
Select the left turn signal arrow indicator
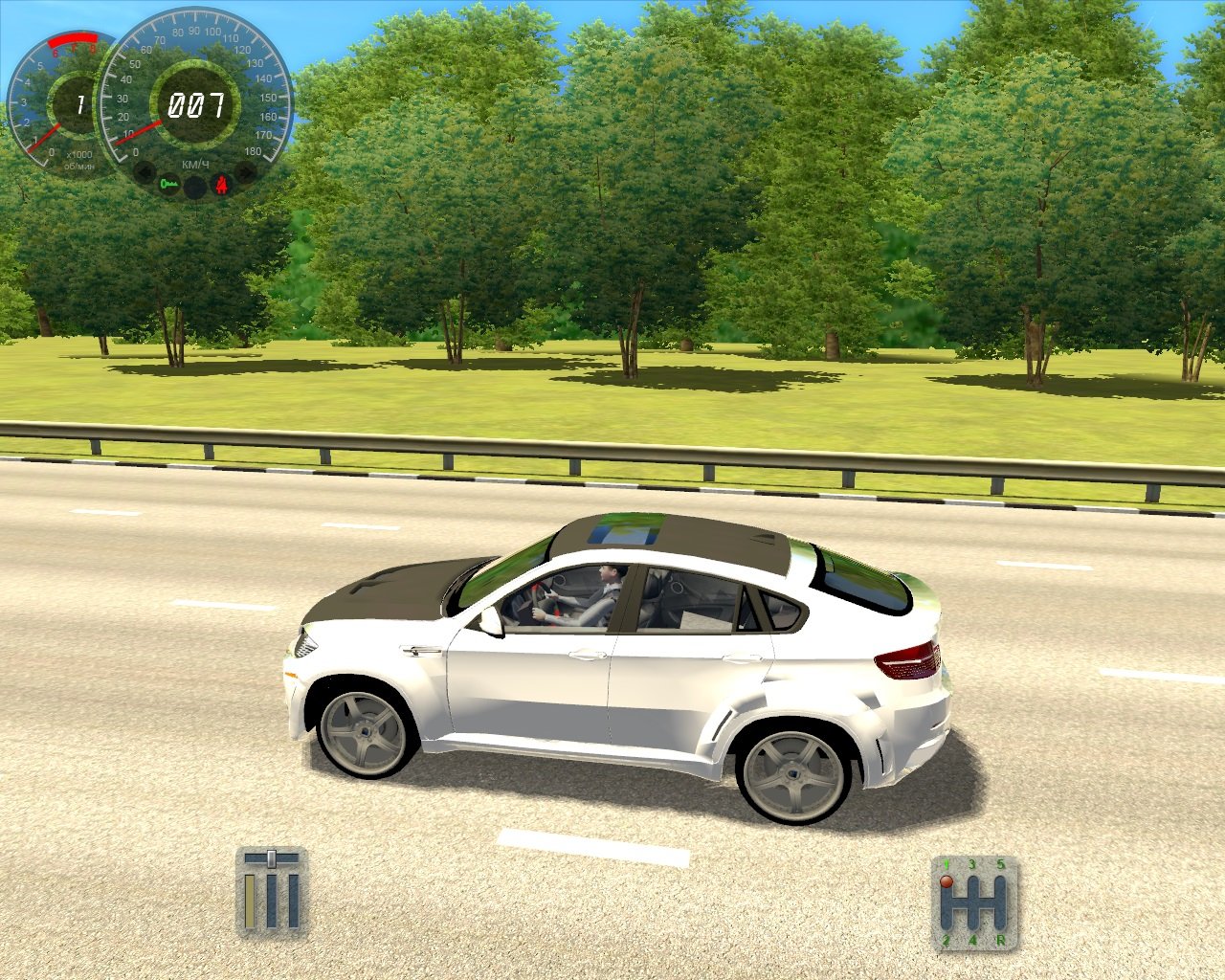(144, 171)
